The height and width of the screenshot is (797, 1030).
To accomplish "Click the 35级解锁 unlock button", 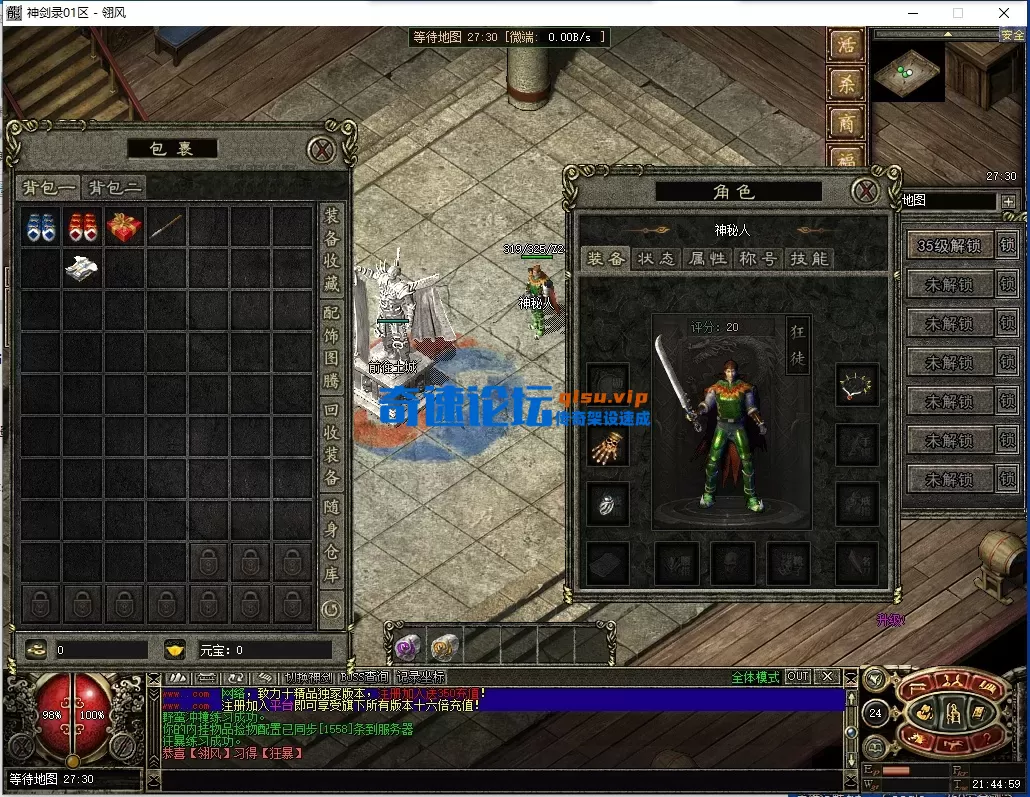I will pos(949,245).
